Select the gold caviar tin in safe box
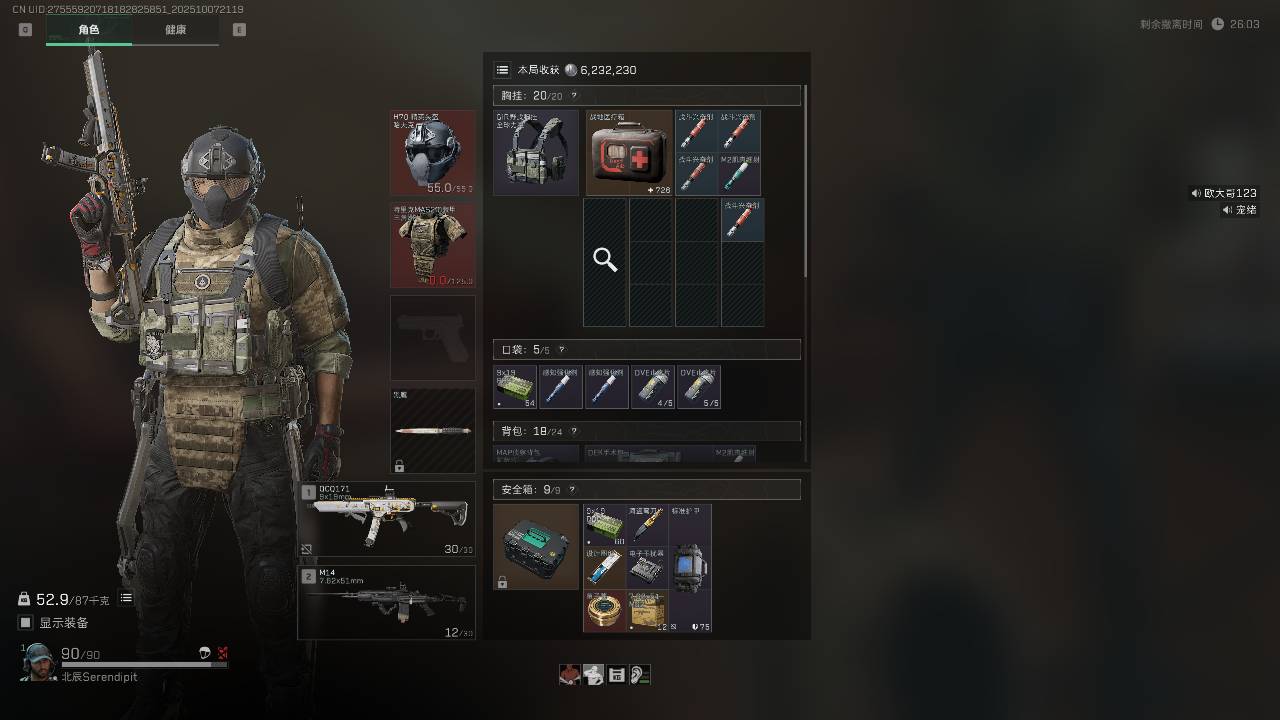Image resolution: width=1280 pixels, height=720 pixels. coord(604,611)
